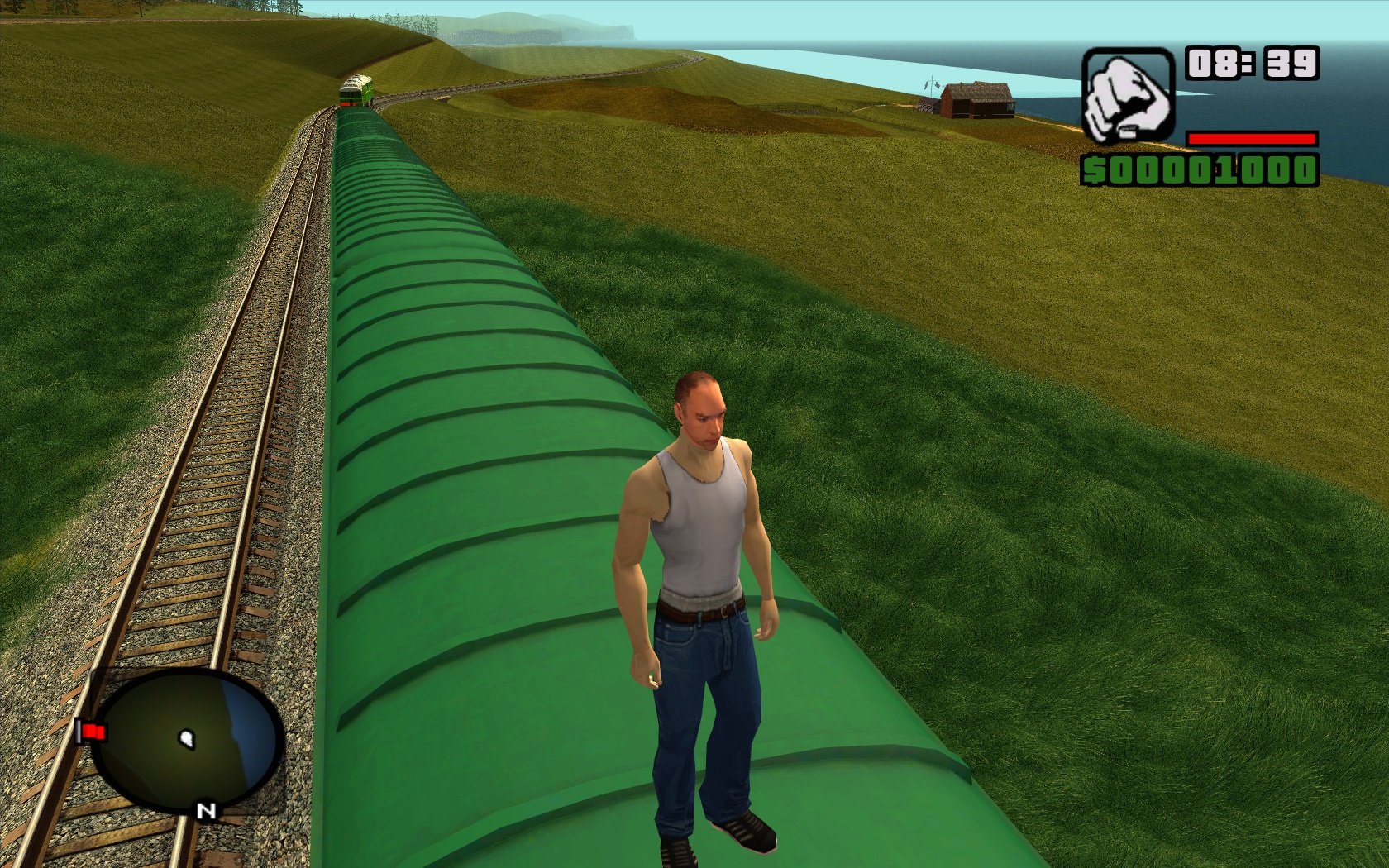The width and height of the screenshot is (1389, 868).
Task: Click the north N indicator on the radar
Action: (x=206, y=811)
